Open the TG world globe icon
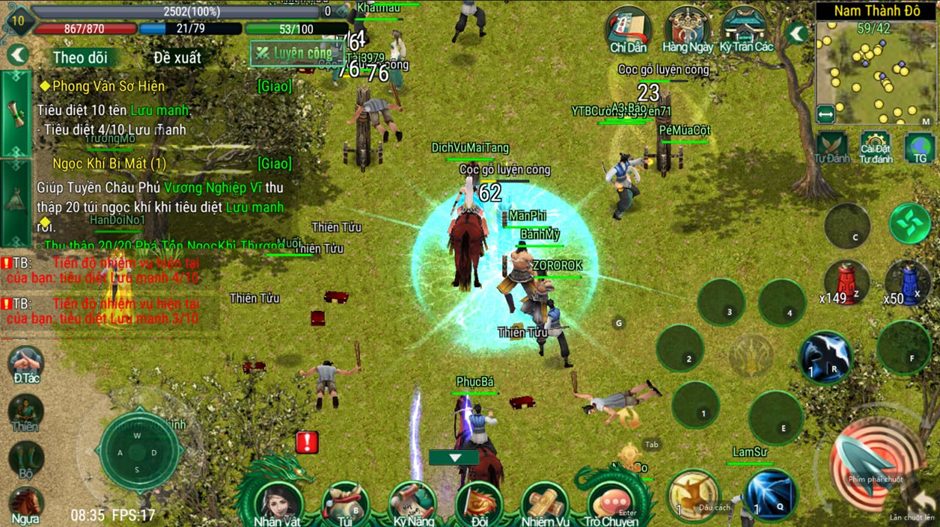940x527 pixels. 919,147
